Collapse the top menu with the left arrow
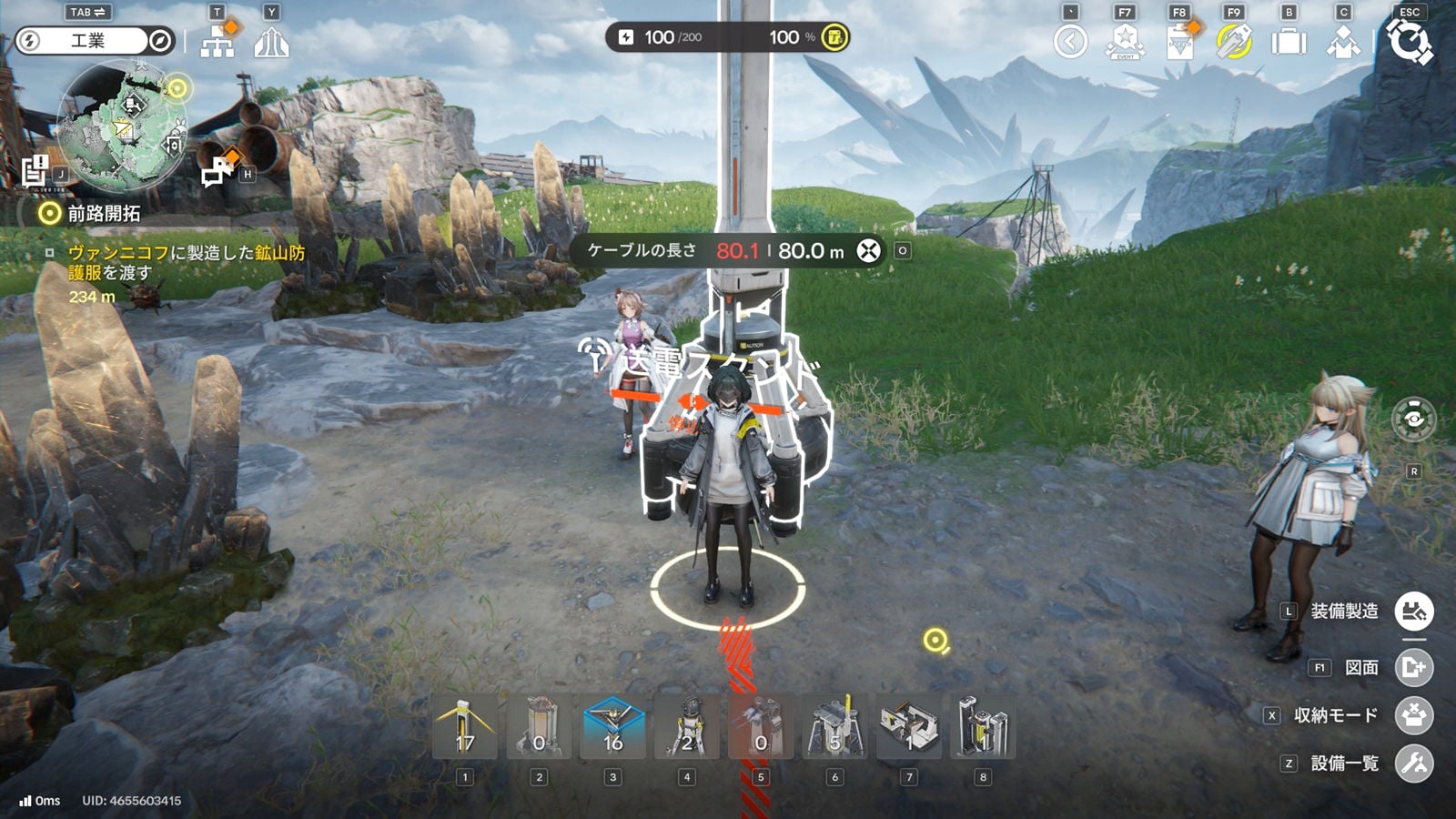 pyautogui.click(x=1070, y=42)
